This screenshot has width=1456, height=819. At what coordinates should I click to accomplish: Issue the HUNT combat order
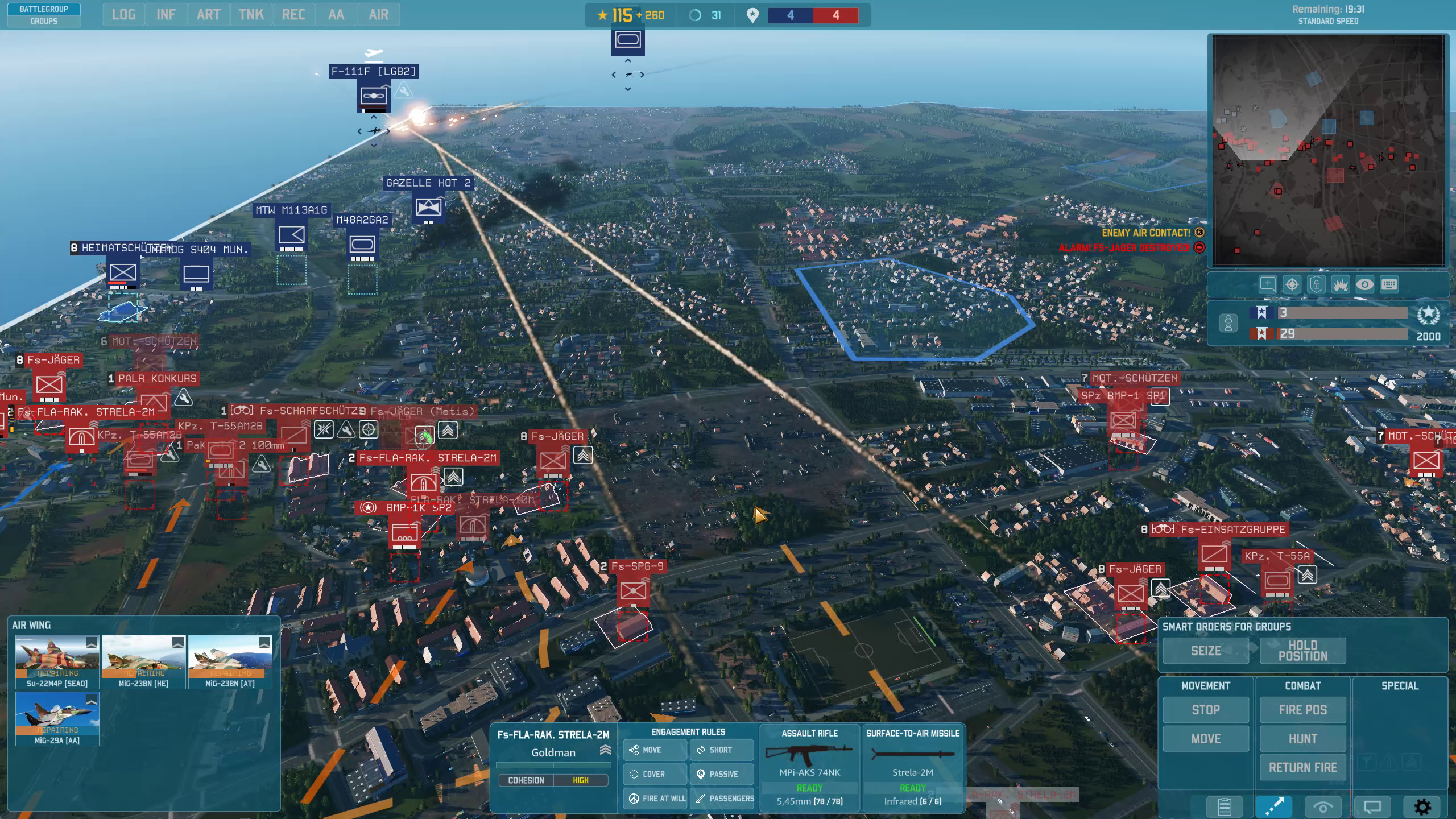tap(1302, 739)
